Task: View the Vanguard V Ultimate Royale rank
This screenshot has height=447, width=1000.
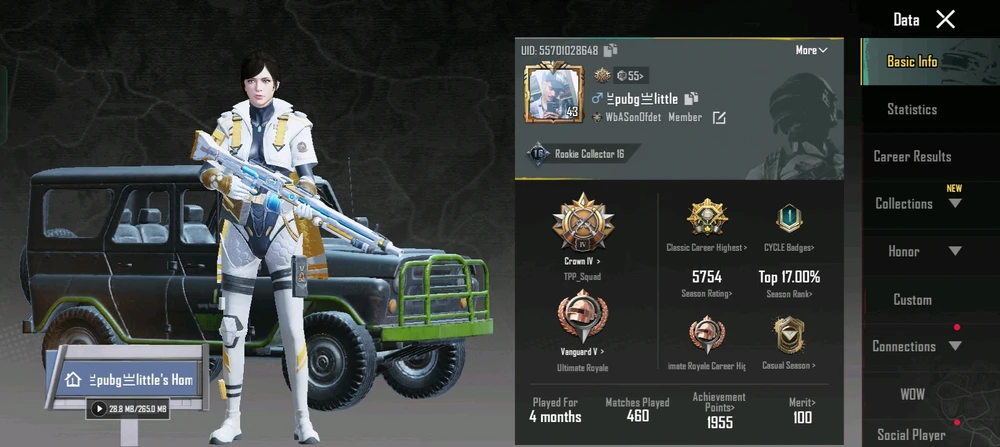Action: [x=584, y=321]
